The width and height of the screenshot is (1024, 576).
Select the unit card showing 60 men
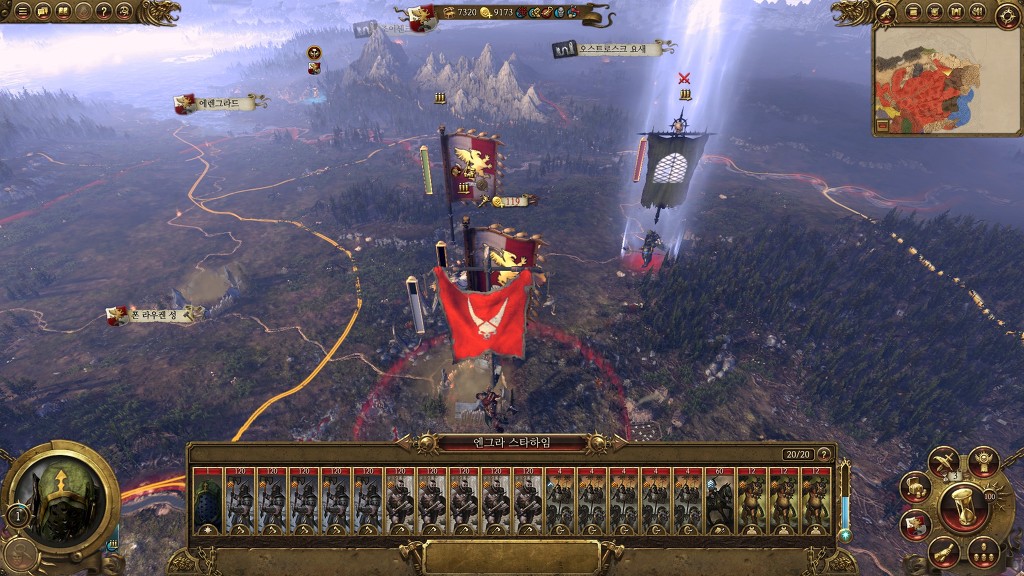pos(720,502)
